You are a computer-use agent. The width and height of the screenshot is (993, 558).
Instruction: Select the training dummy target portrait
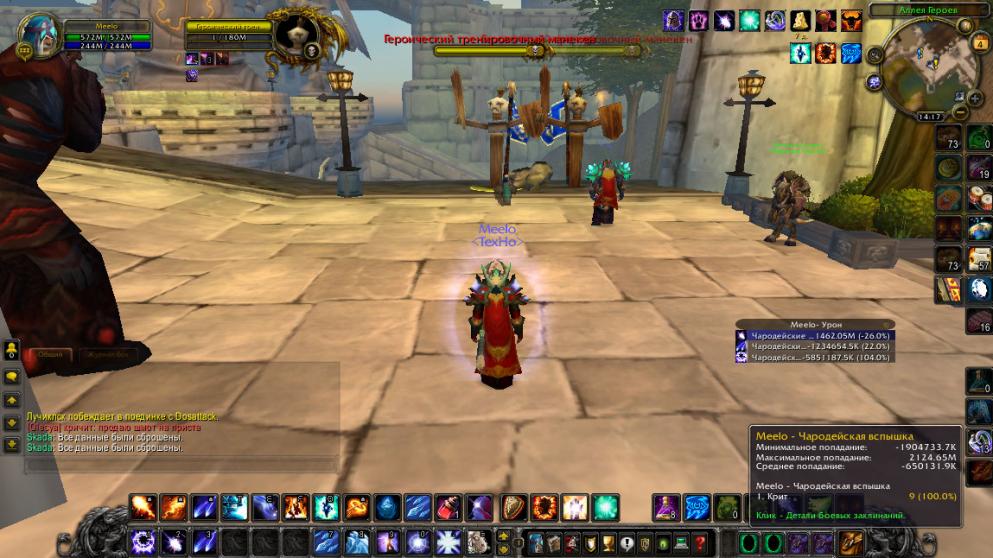click(x=297, y=36)
